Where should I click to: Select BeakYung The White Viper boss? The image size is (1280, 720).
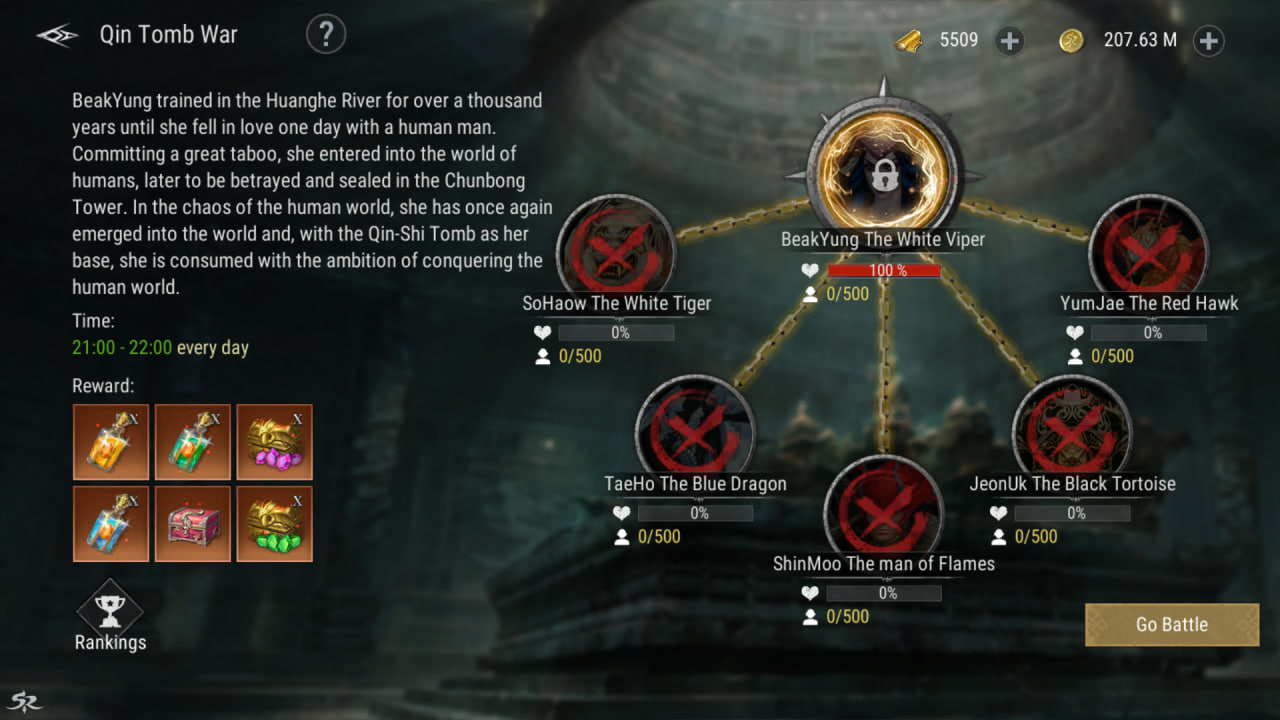[883, 174]
